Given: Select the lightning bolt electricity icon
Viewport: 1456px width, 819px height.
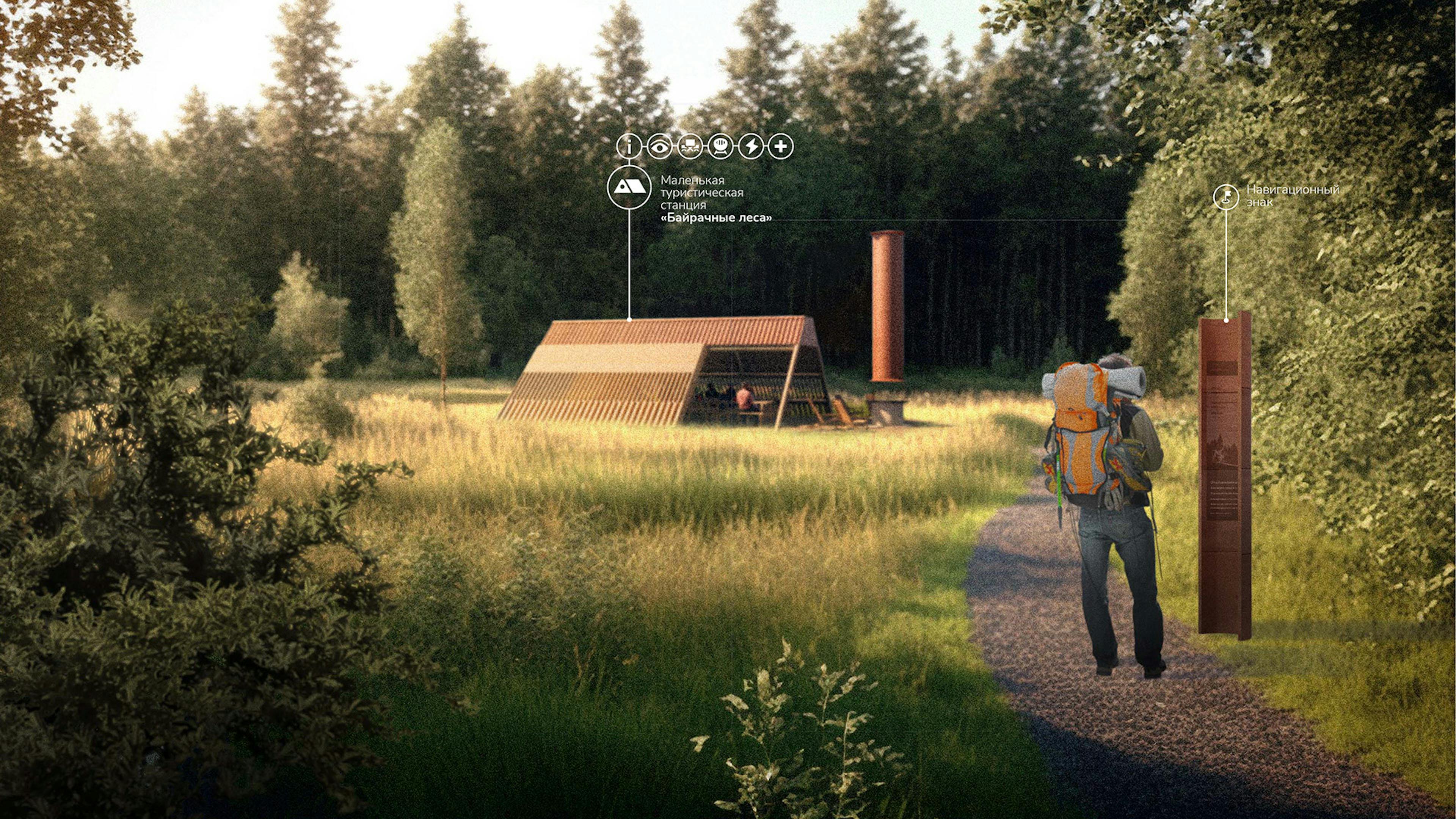Looking at the screenshot, I should [x=751, y=146].
